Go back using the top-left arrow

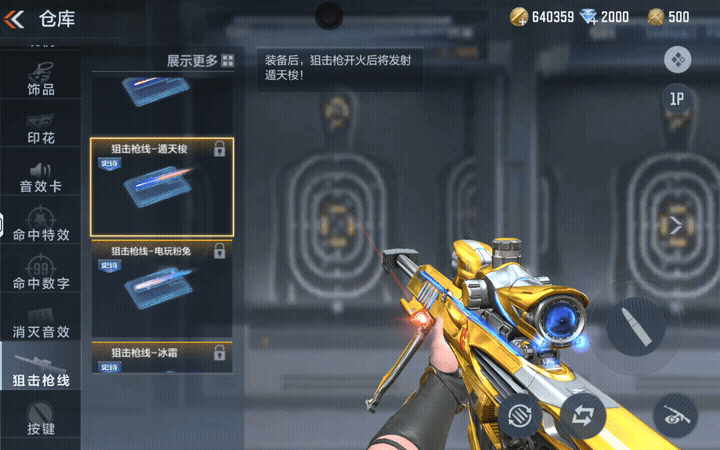point(15,18)
